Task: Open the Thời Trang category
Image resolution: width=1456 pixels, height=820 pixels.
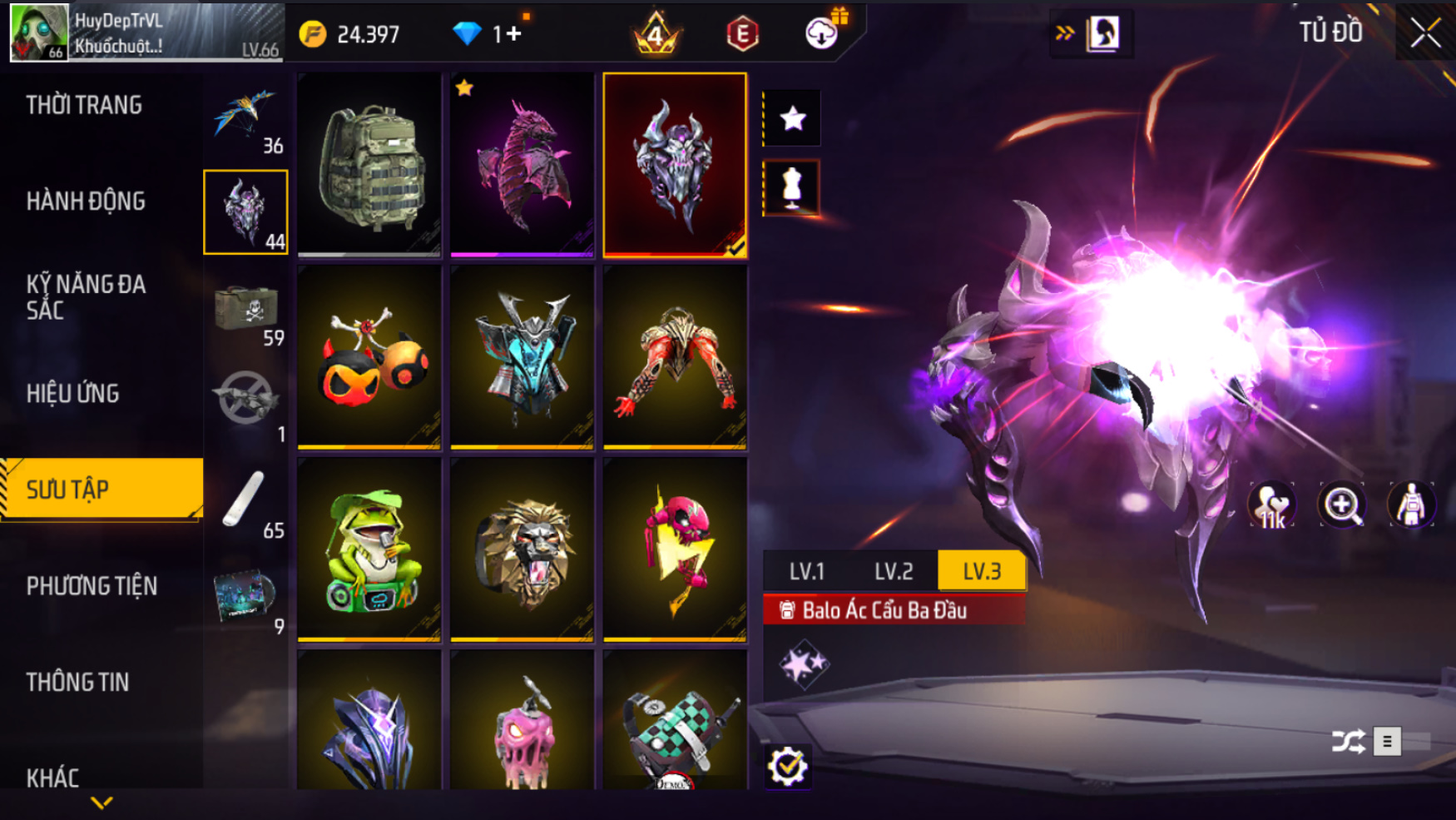Action: 84,105
